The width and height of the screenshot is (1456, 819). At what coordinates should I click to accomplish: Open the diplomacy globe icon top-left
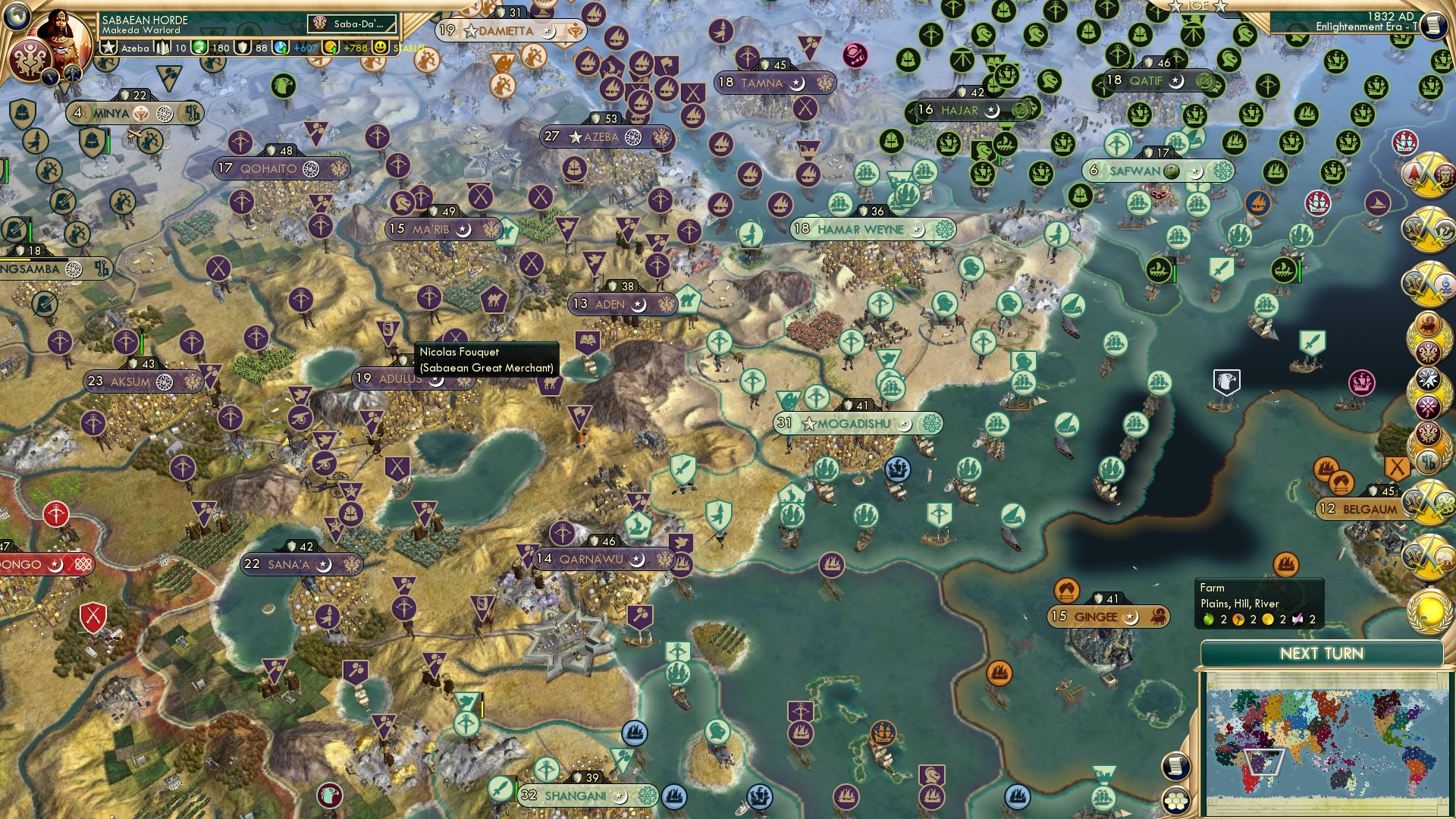coord(17,15)
